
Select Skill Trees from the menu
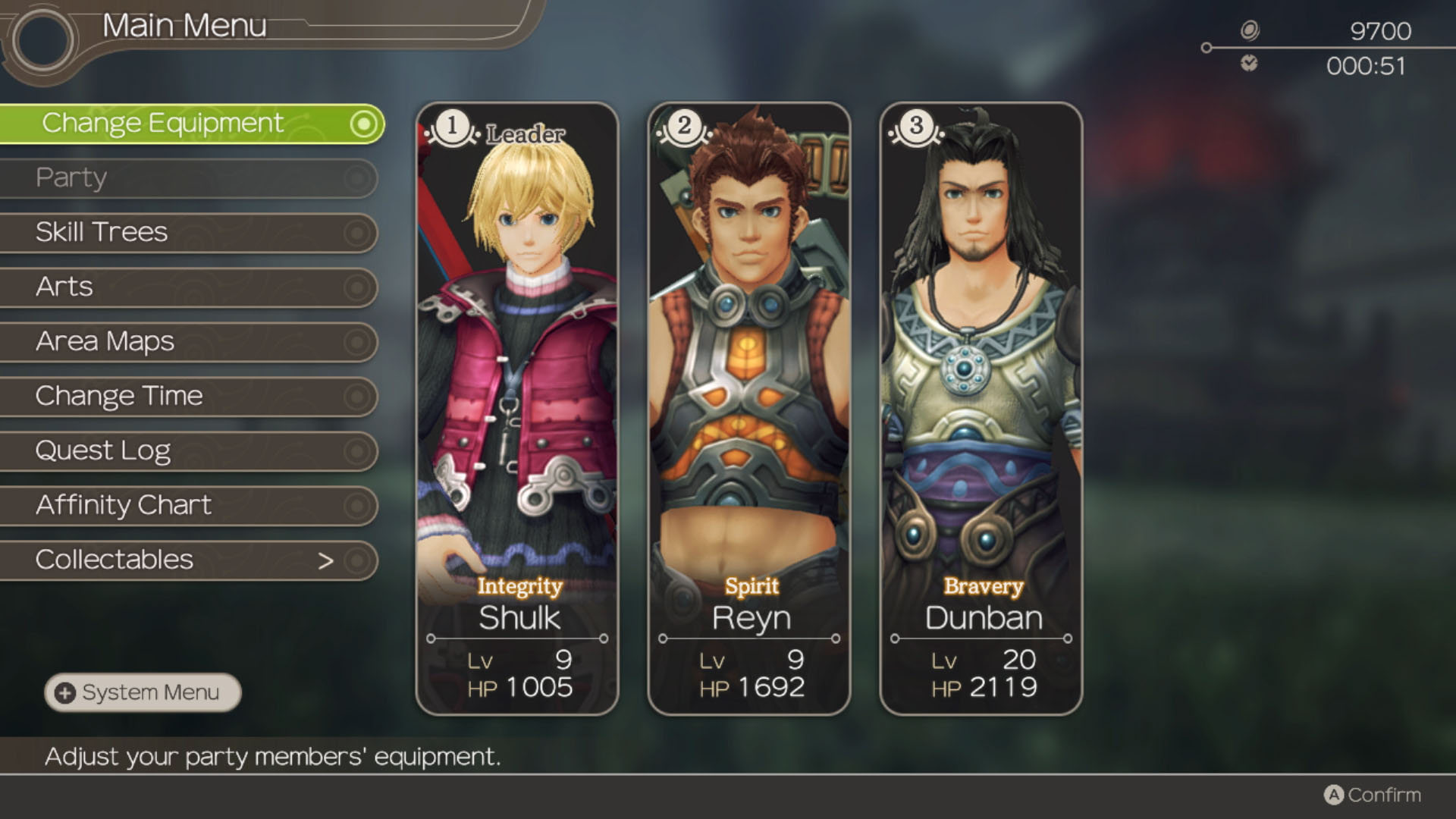(x=102, y=232)
